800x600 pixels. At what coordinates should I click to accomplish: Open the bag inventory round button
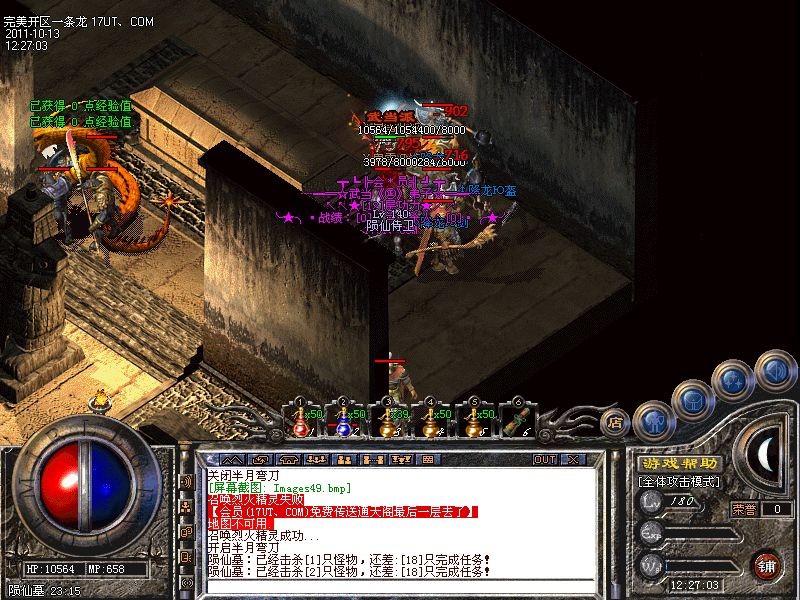[693, 398]
